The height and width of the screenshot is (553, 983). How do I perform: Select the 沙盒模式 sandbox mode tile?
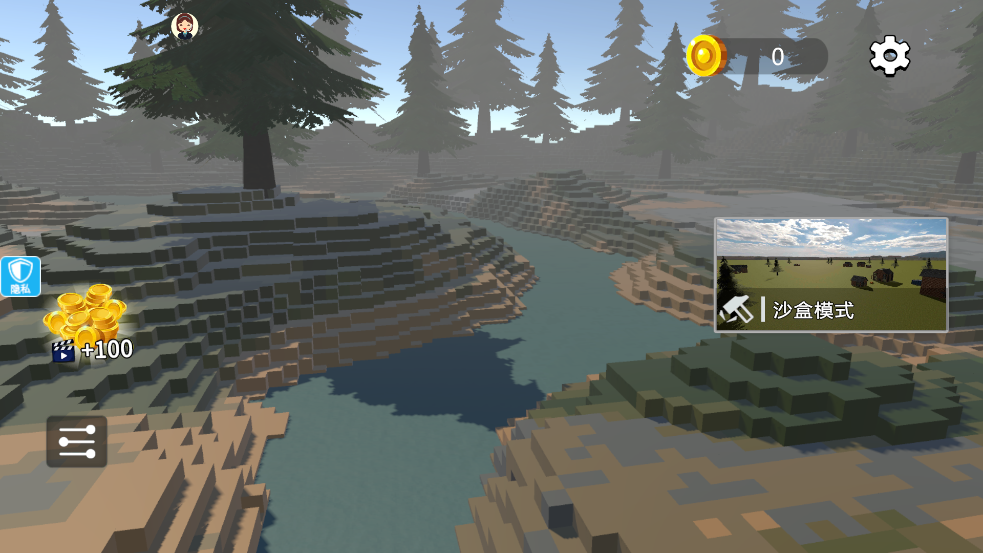click(x=831, y=275)
